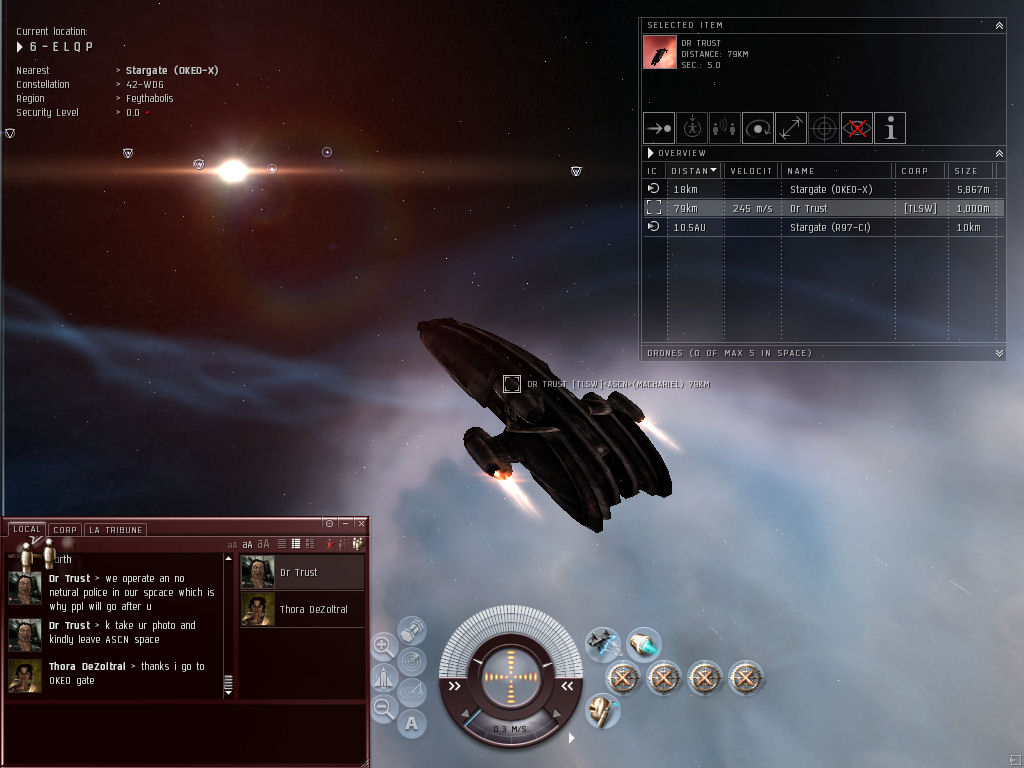Activate the Keep at Range double-arrow icon
The image size is (1024, 768).
[x=790, y=128]
